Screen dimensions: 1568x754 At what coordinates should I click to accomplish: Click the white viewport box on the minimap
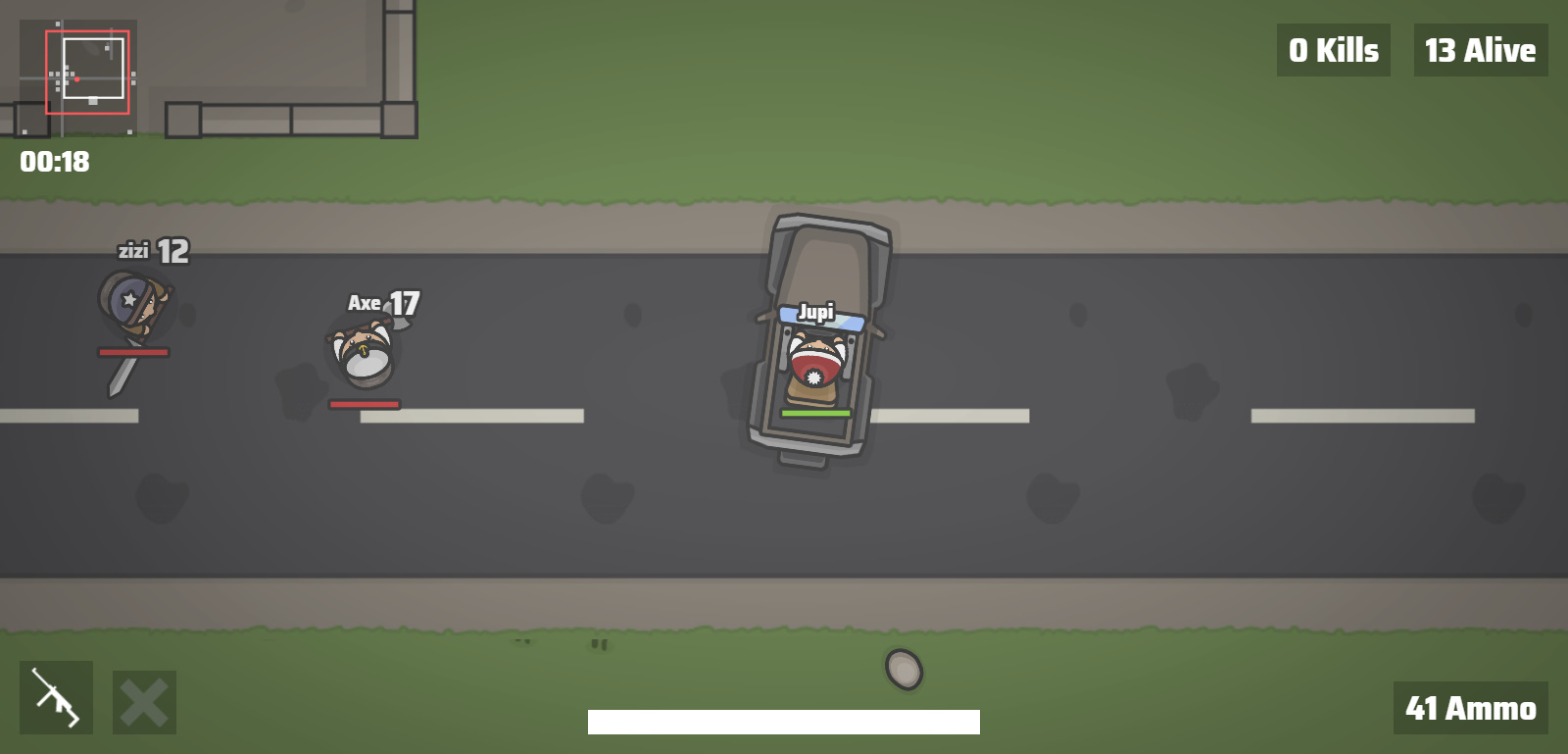[94, 71]
